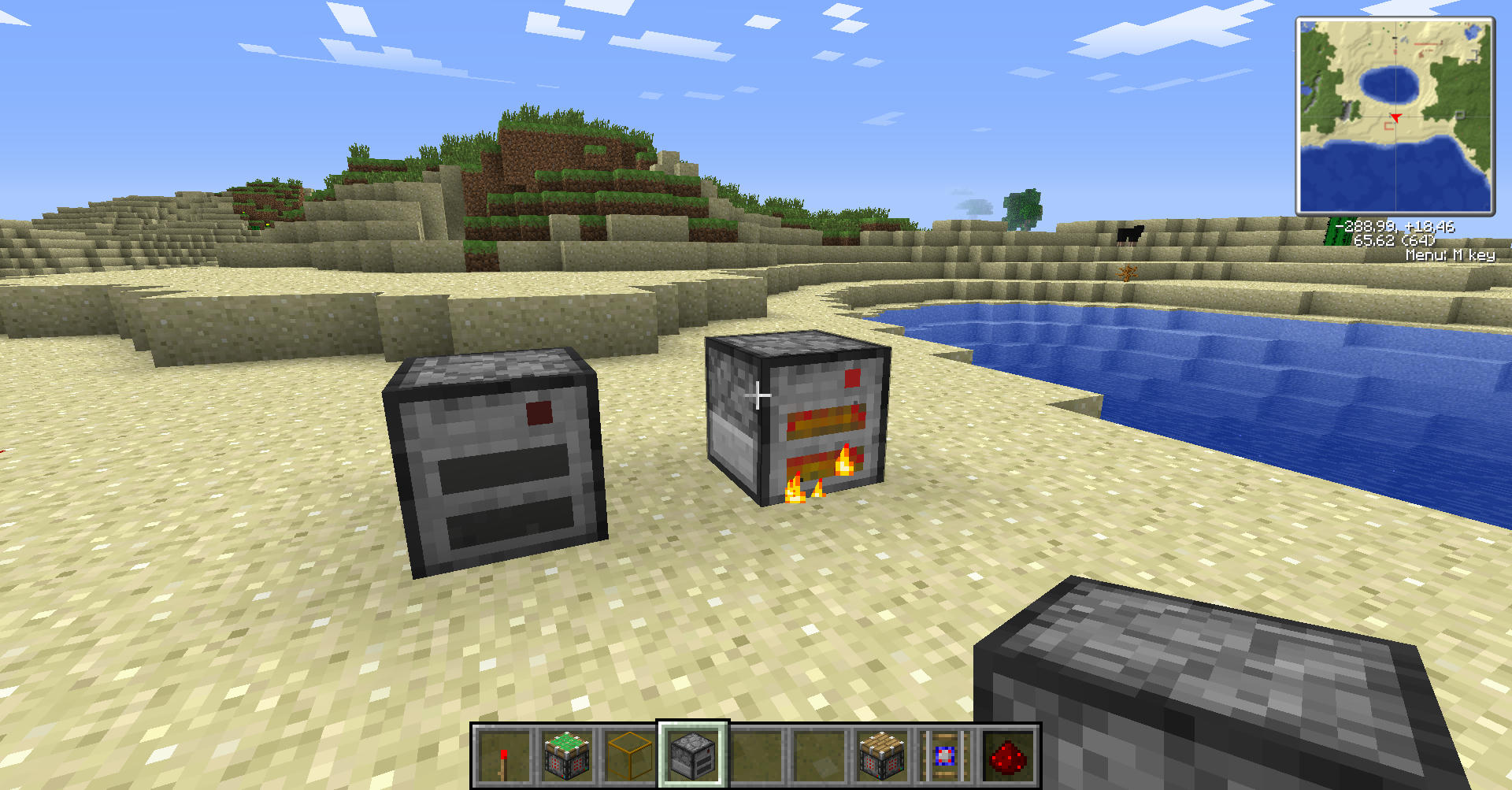Select the wooden-topped machine block slot
Screen dimensions: 1512x790
point(882,755)
